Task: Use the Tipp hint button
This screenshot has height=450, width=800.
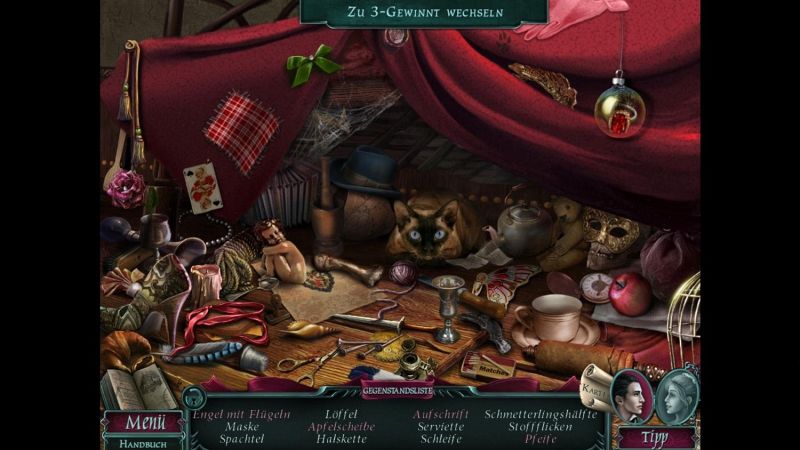Action: tap(656, 436)
